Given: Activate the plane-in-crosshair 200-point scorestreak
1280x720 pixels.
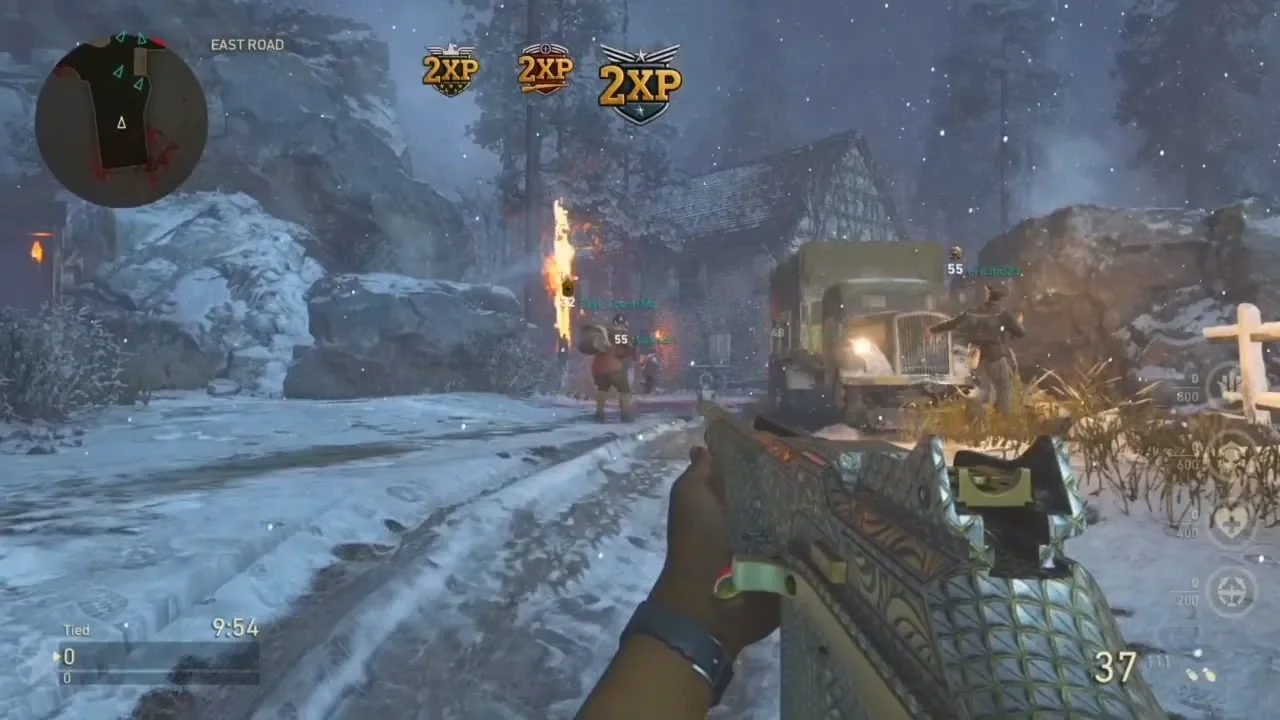Looking at the screenshot, I should point(1231,591).
